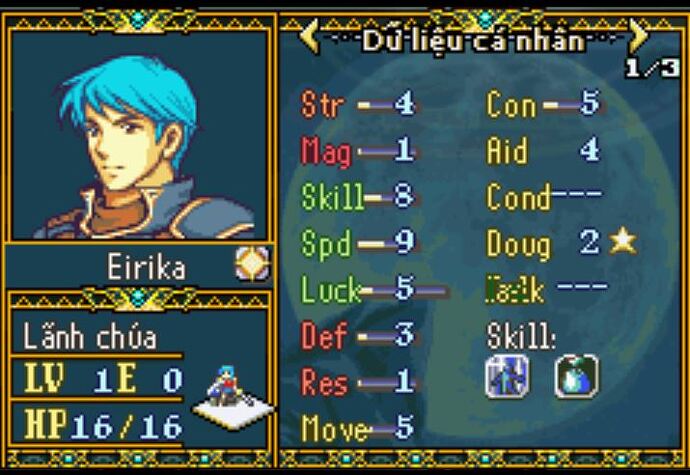Viewport: 690px width, 475px height.
Task: Select the Spd stat row
Action: coord(358,243)
